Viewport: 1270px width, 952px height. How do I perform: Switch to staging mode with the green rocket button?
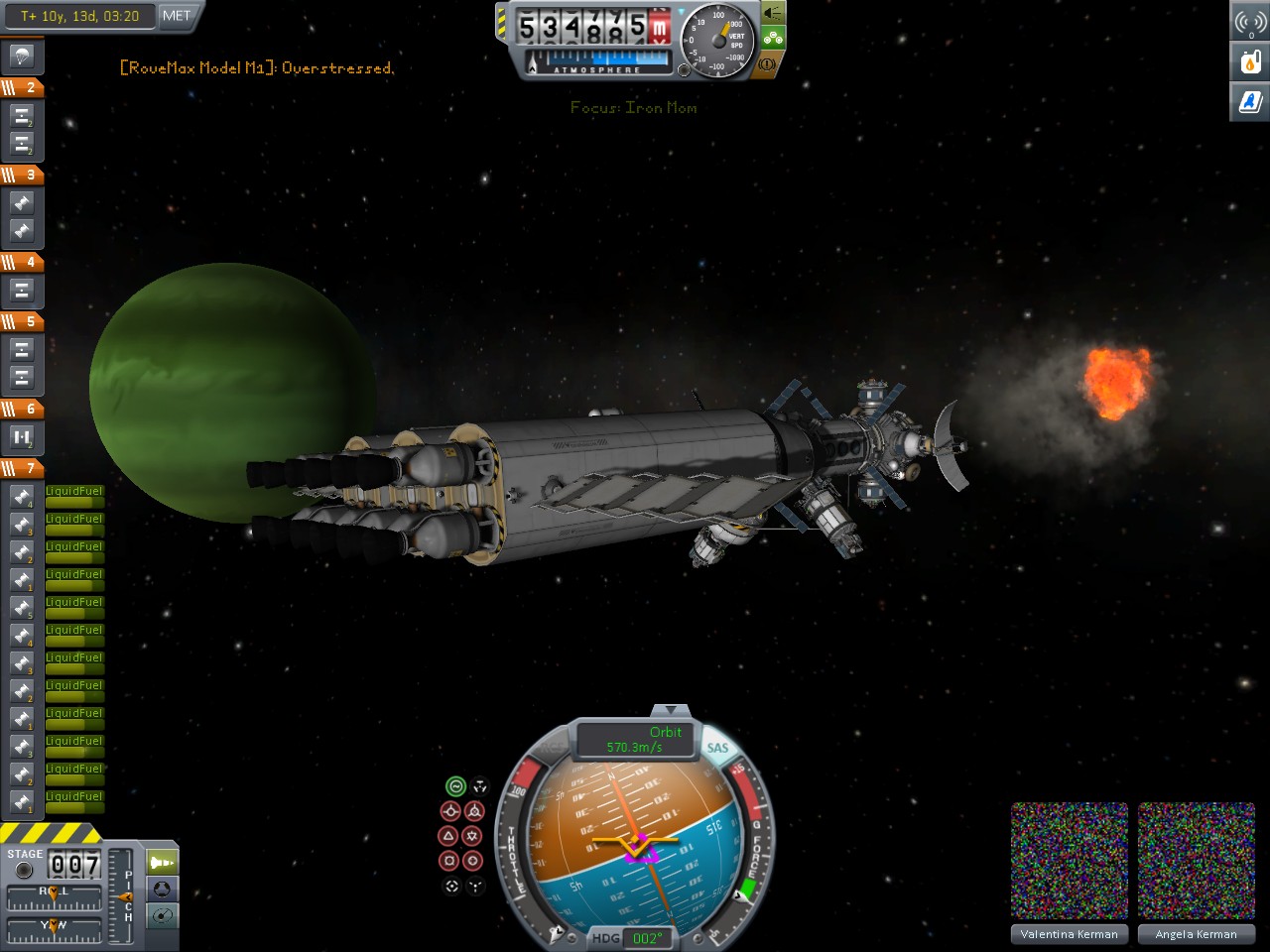(x=162, y=863)
